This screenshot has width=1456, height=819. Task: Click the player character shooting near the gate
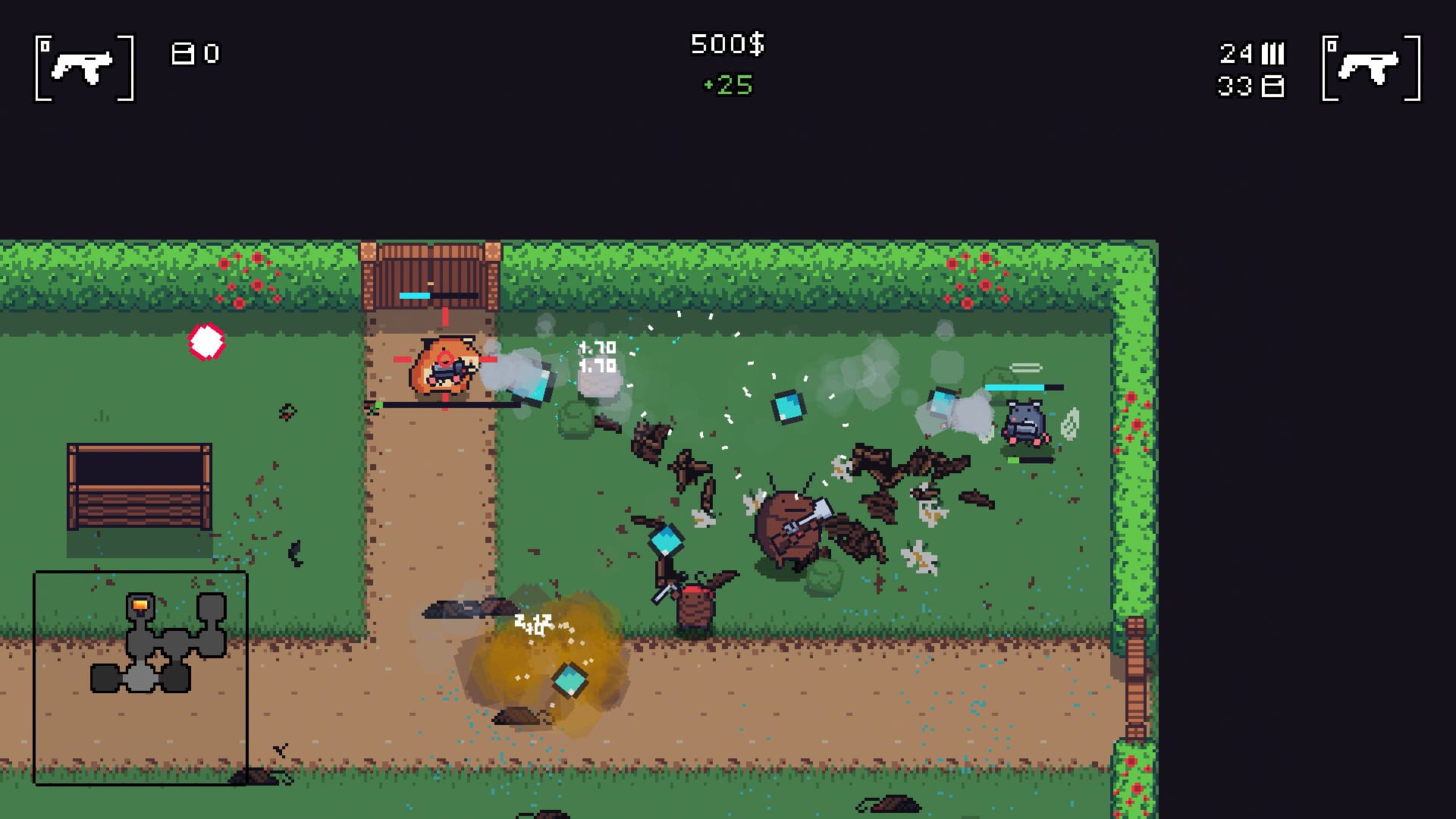[x=444, y=368]
